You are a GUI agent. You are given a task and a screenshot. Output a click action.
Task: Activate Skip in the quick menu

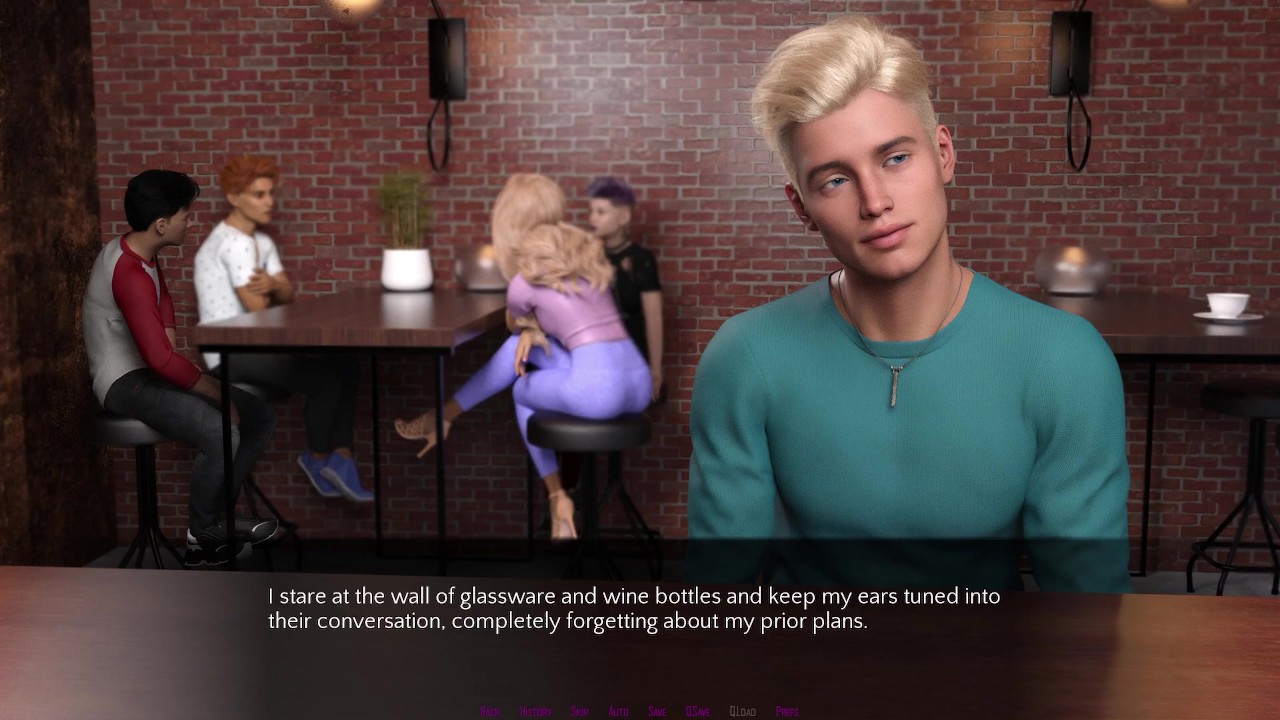579,711
